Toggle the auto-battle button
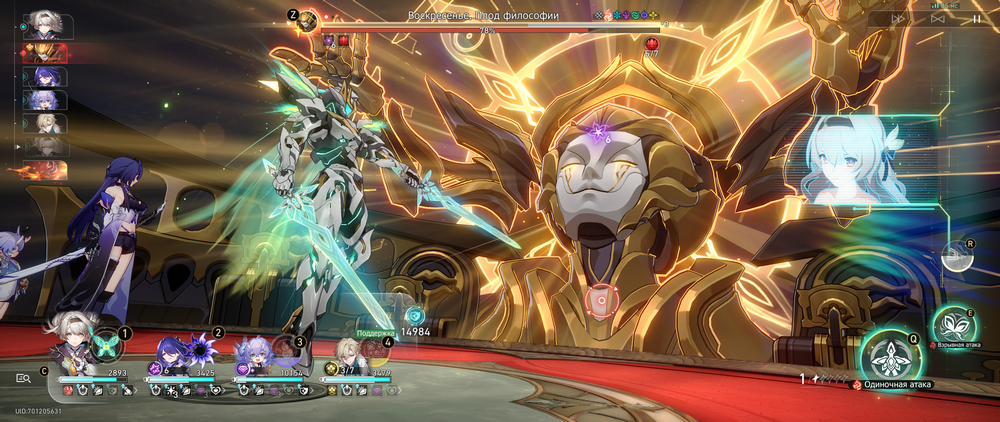The height and width of the screenshot is (422, 1000). 938,18
